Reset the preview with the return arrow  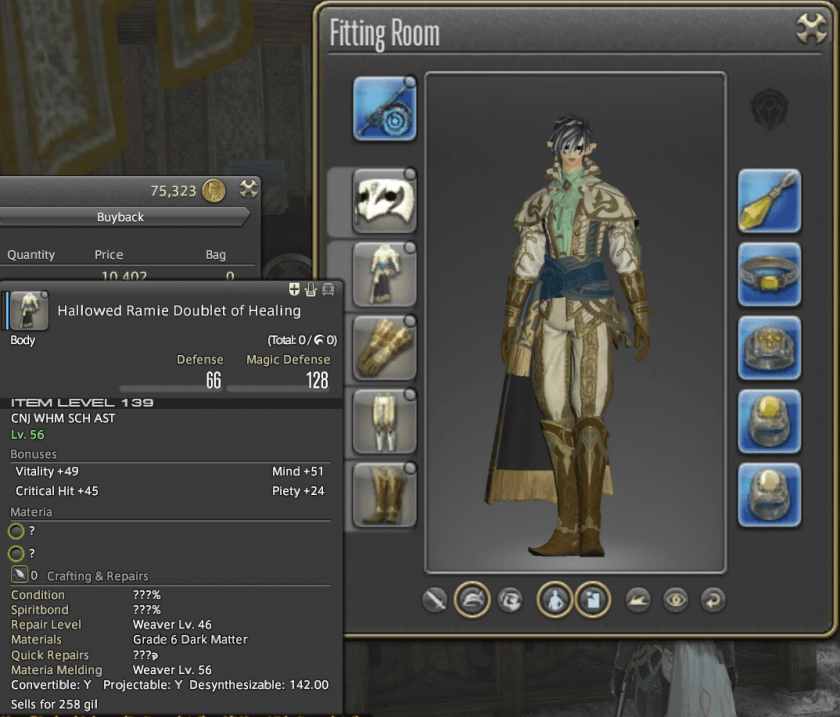point(712,600)
